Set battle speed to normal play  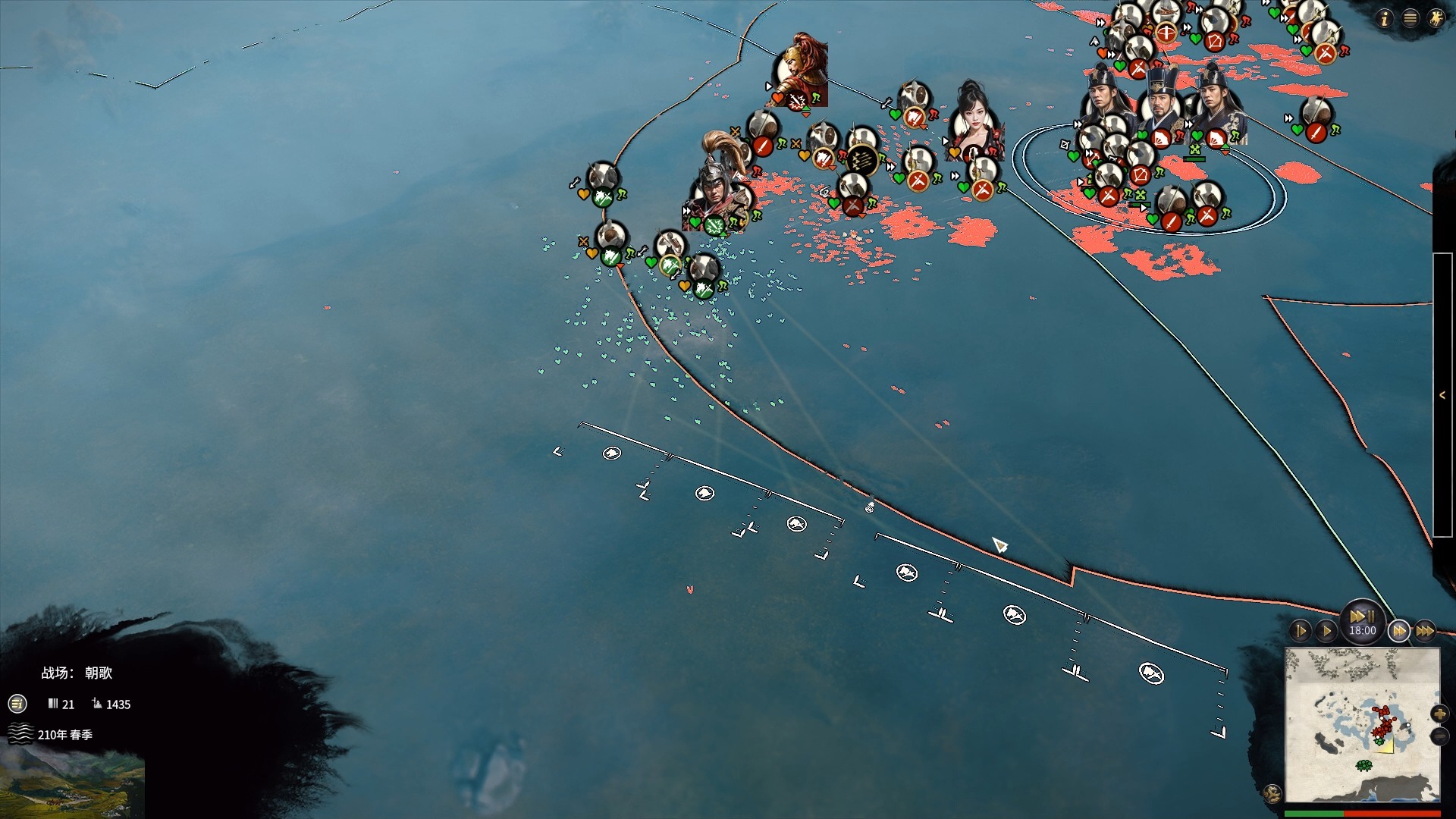click(1326, 631)
